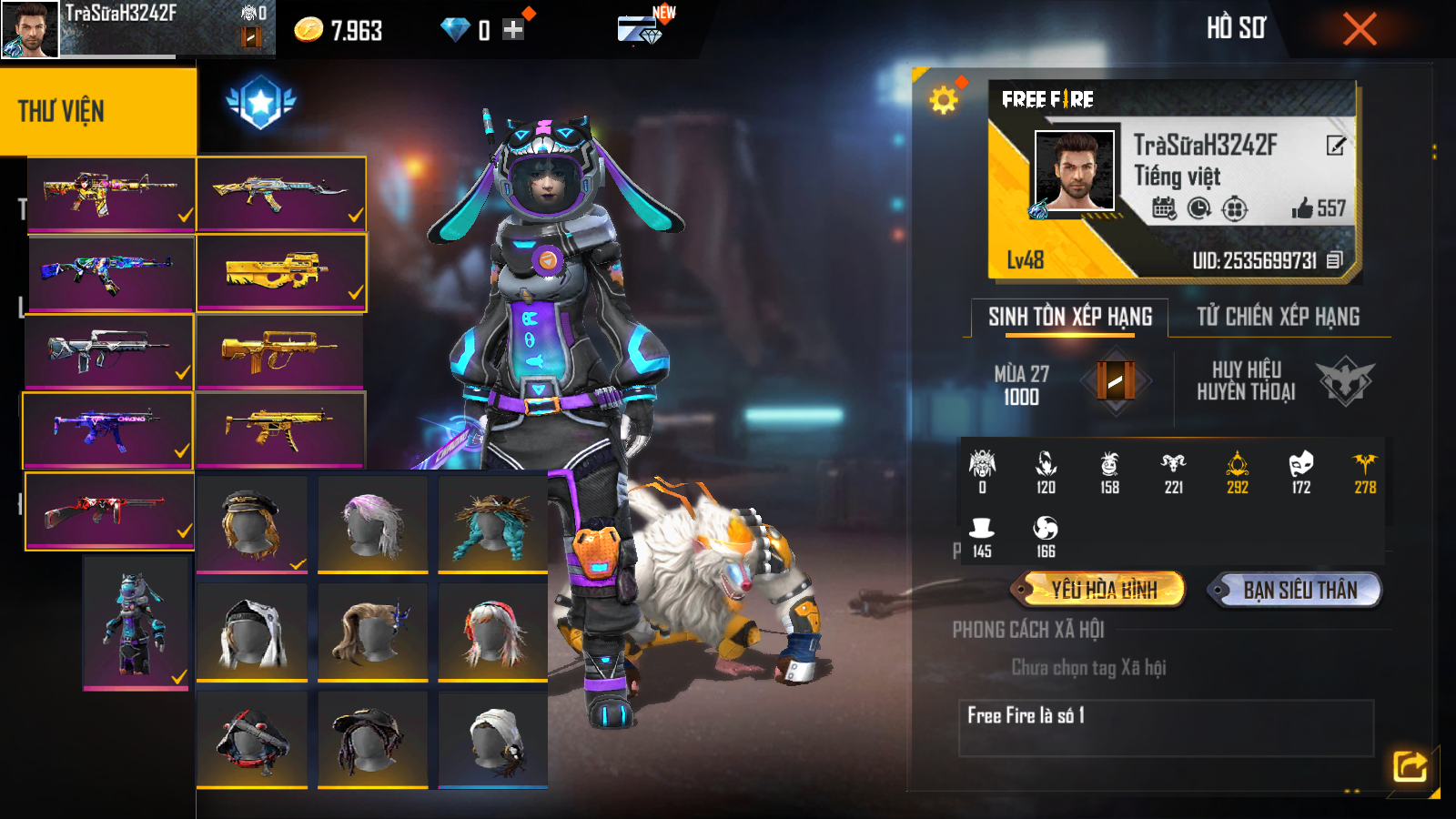Switch to Tử Chiến Xếp Hạng tab
Viewport: 1456px width, 819px height.
tap(1278, 317)
